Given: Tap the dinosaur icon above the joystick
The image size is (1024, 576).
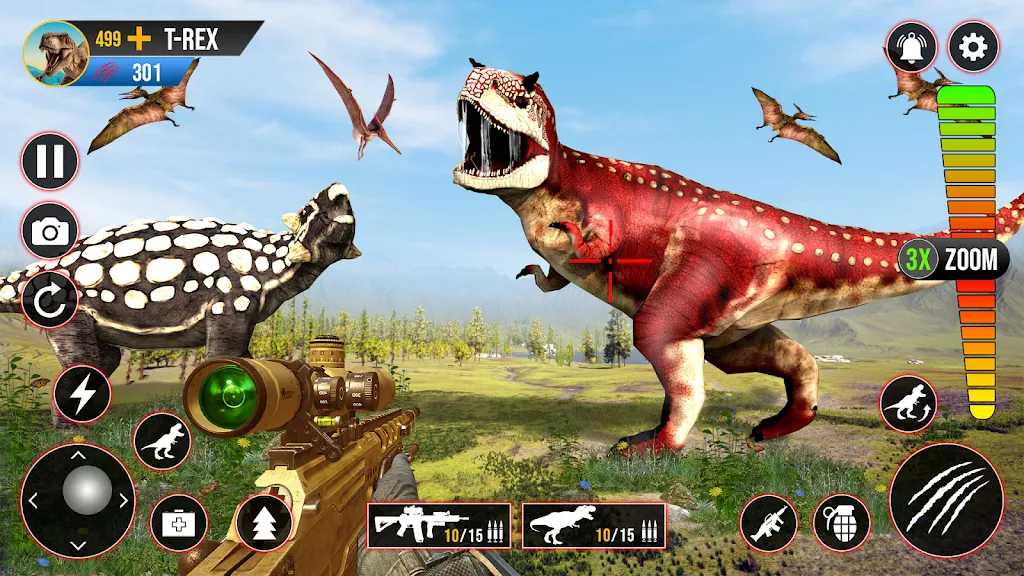Looking at the screenshot, I should 162,440.
